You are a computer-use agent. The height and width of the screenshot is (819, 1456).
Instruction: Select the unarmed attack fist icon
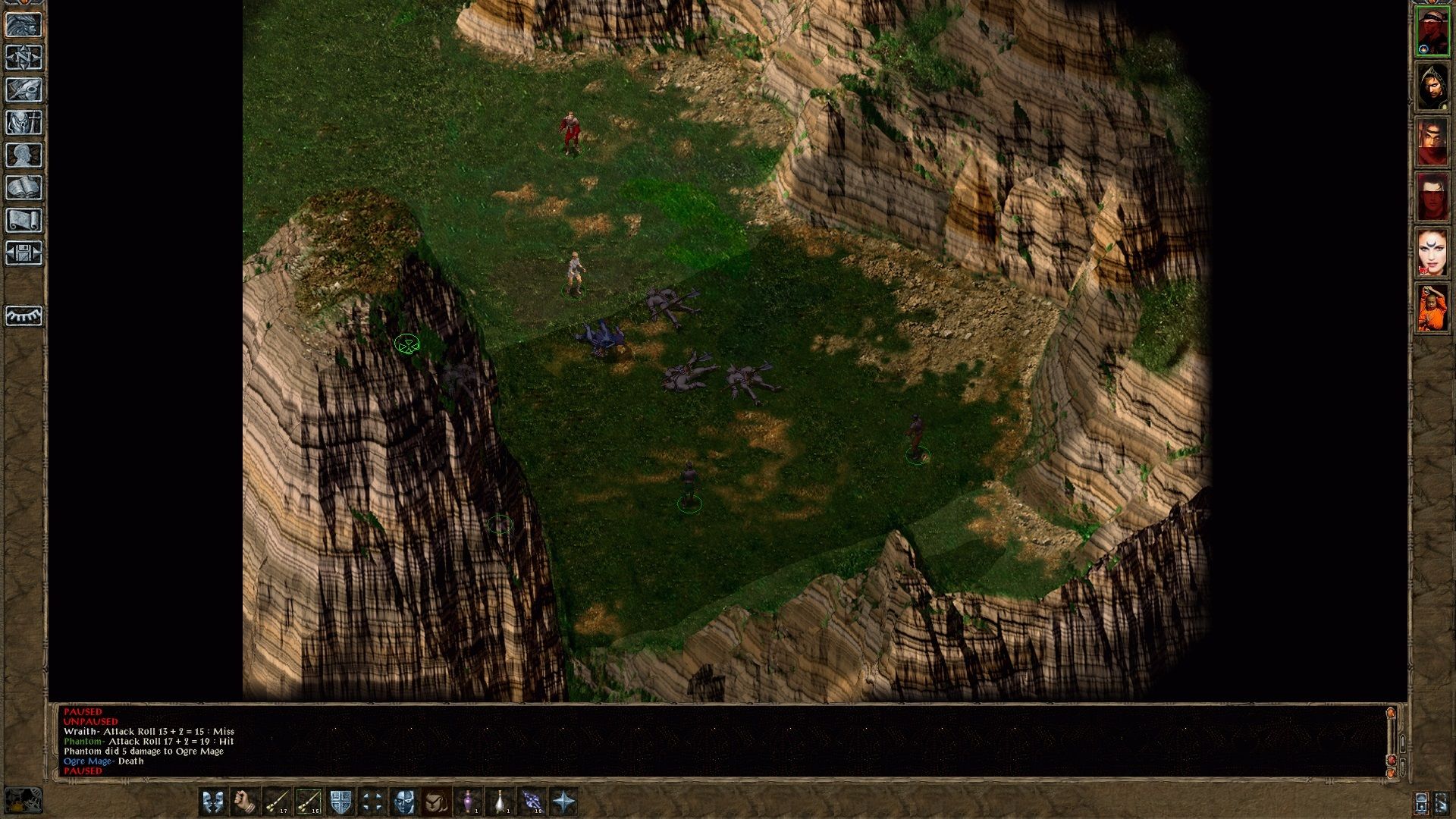(x=243, y=800)
